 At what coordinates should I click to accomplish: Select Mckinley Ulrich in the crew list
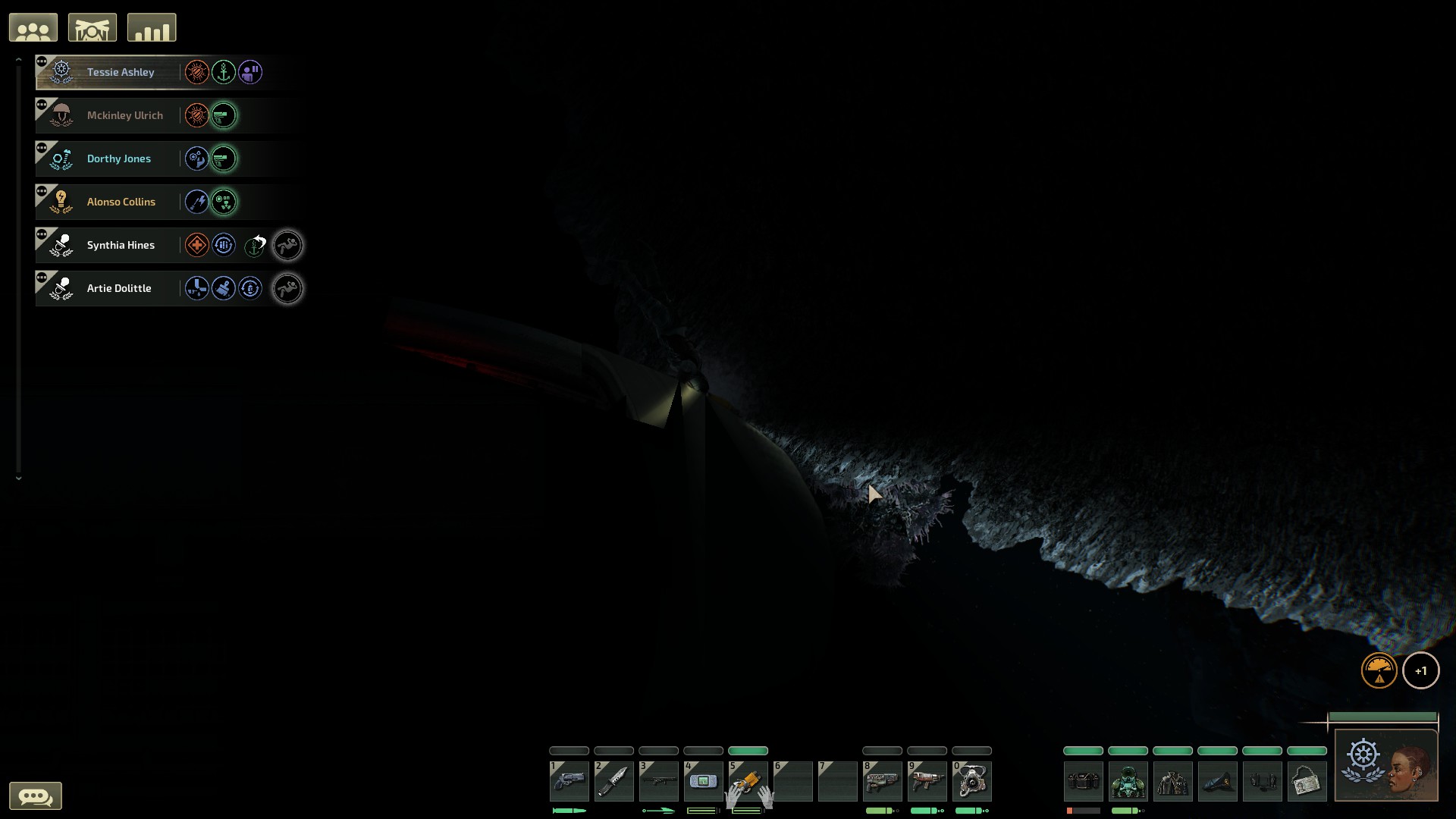coord(124,115)
